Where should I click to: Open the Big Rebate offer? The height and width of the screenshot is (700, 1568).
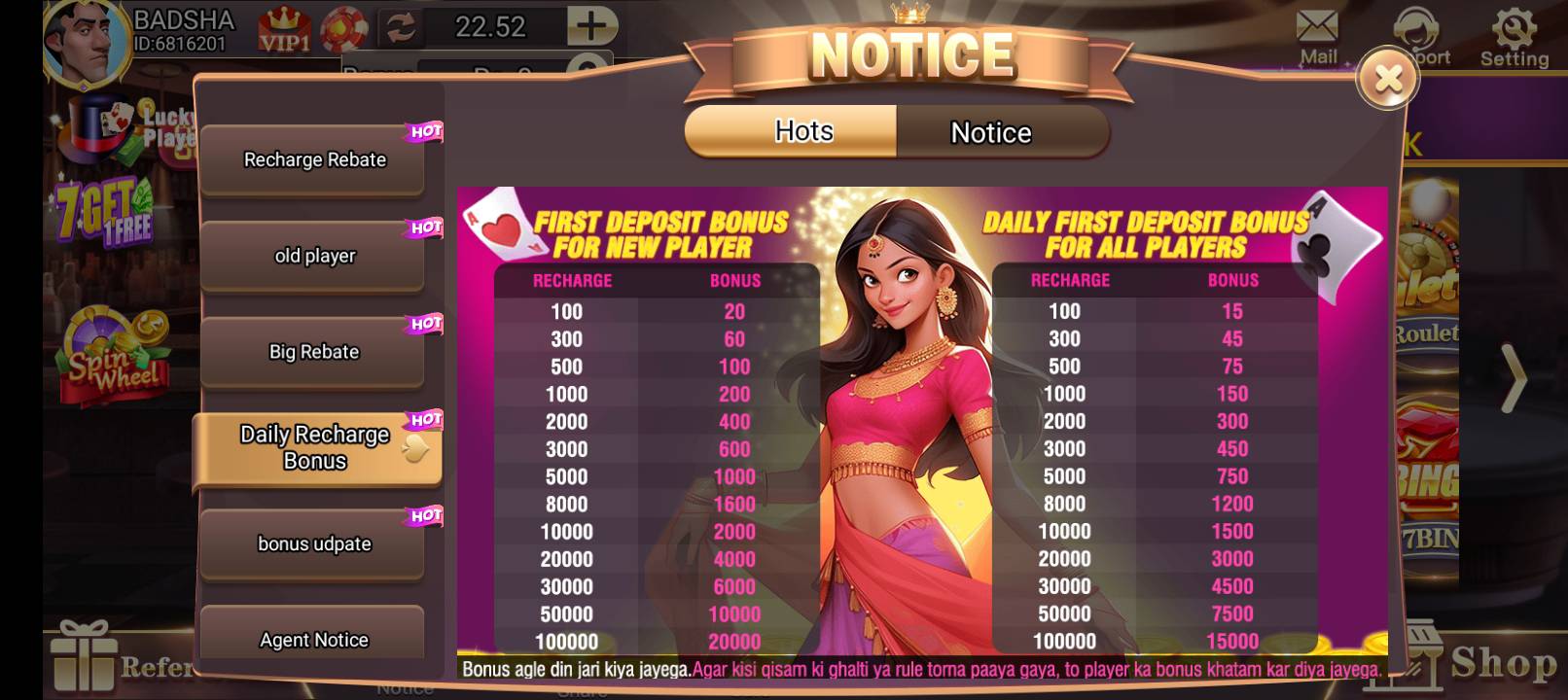[313, 352]
